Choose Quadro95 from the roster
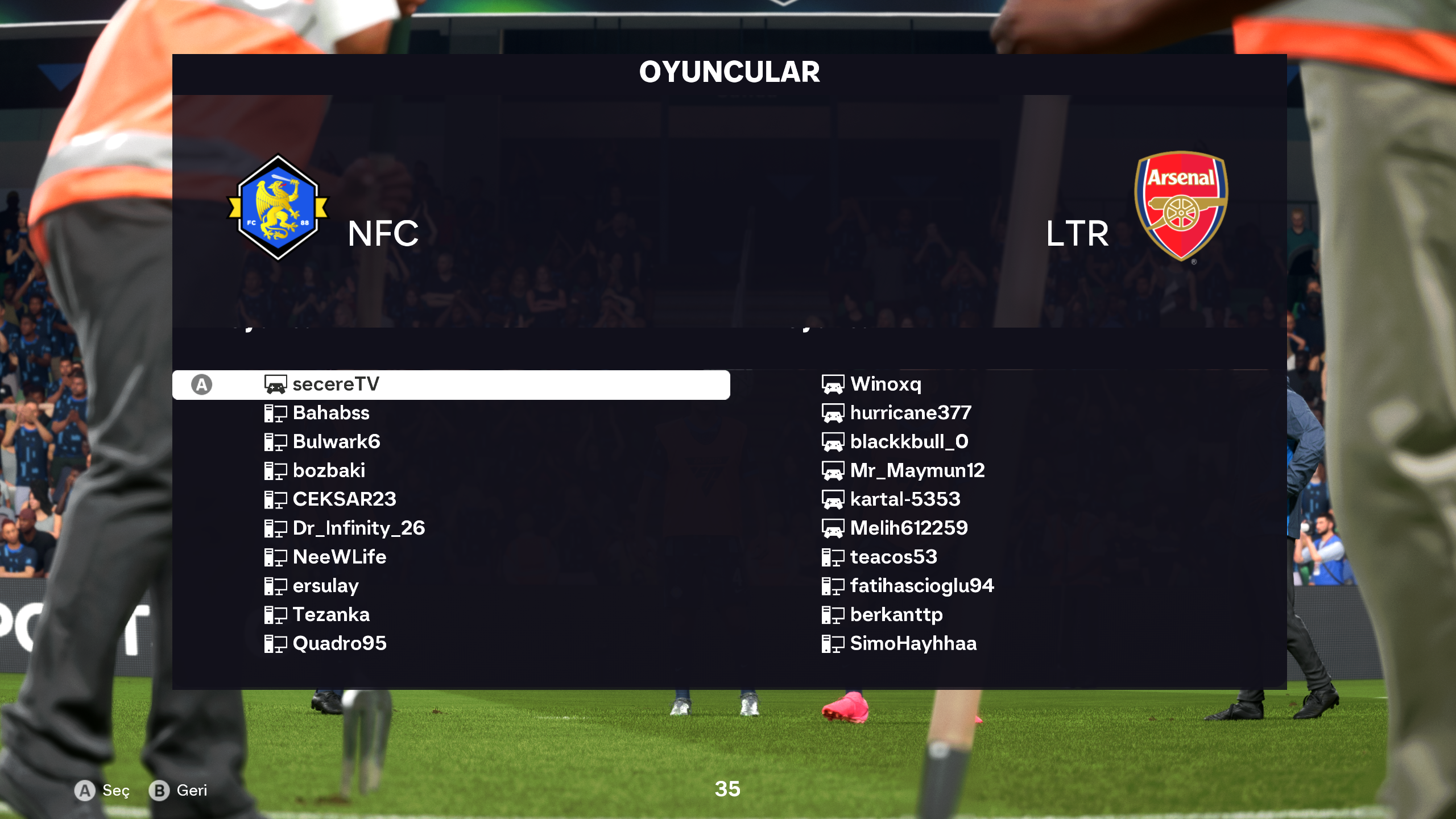 [340, 644]
